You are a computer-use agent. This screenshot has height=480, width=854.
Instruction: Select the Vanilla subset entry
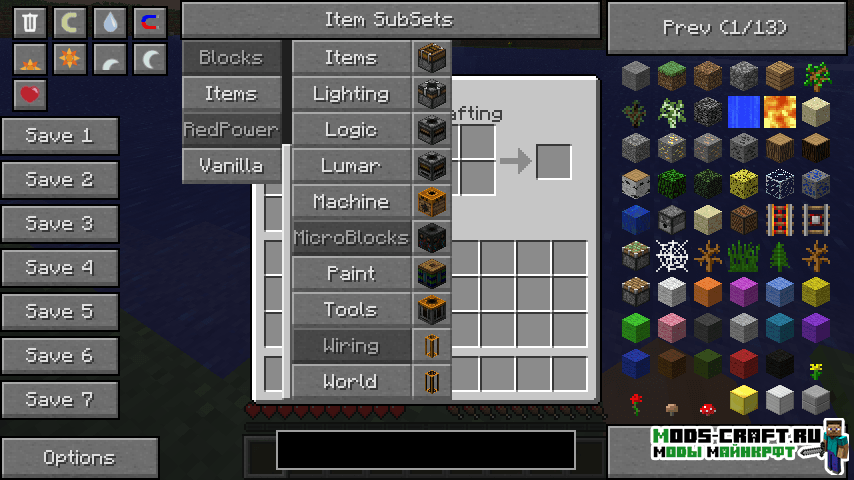[x=231, y=166]
